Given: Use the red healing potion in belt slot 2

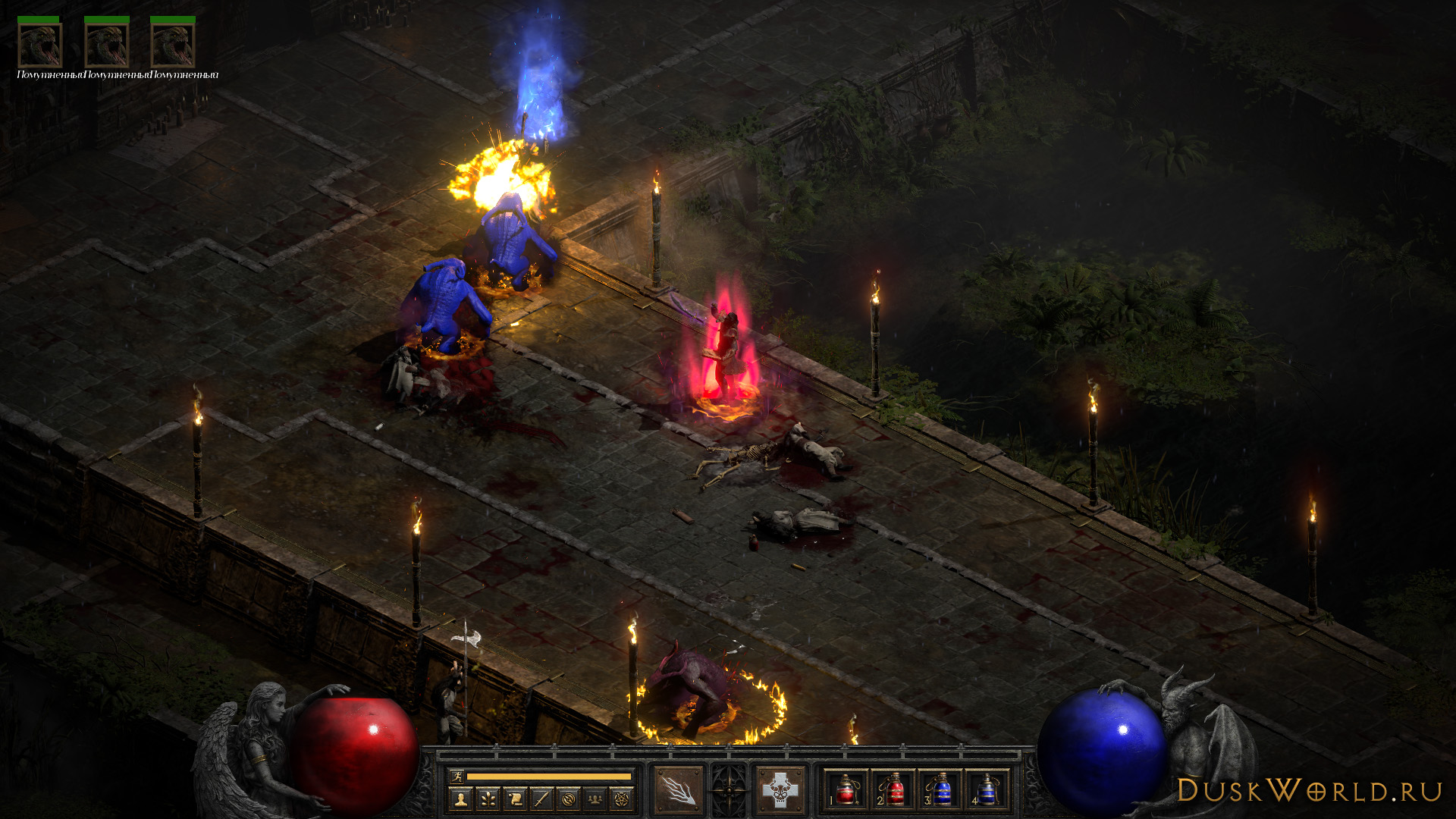Looking at the screenshot, I should (x=893, y=790).
